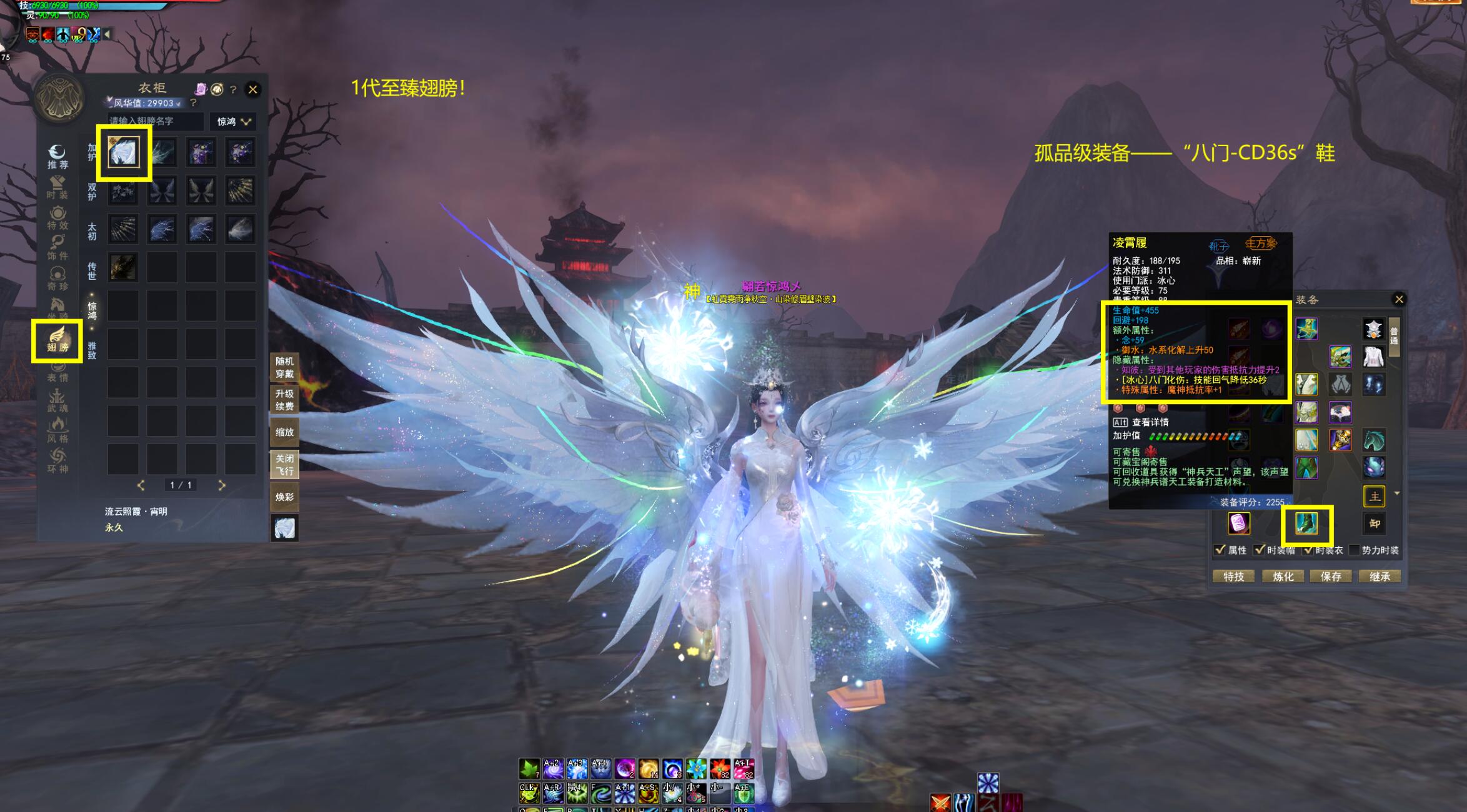The width and height of the screenshot is (1467, 812).
Task: Switch to the 翅膀 wings category
Action: coord(57,340)
